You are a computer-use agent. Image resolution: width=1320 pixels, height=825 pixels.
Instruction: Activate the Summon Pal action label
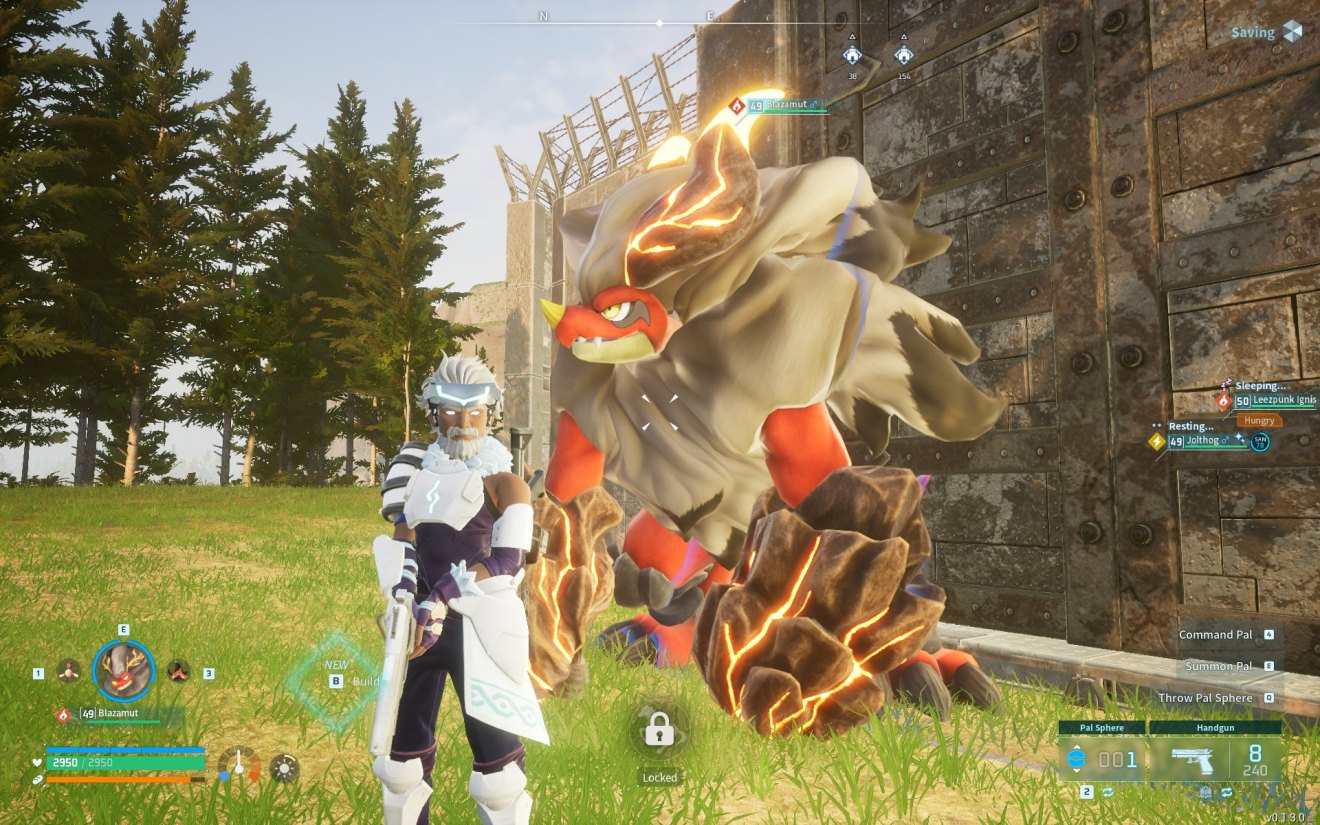click(x=1218, y=666)
